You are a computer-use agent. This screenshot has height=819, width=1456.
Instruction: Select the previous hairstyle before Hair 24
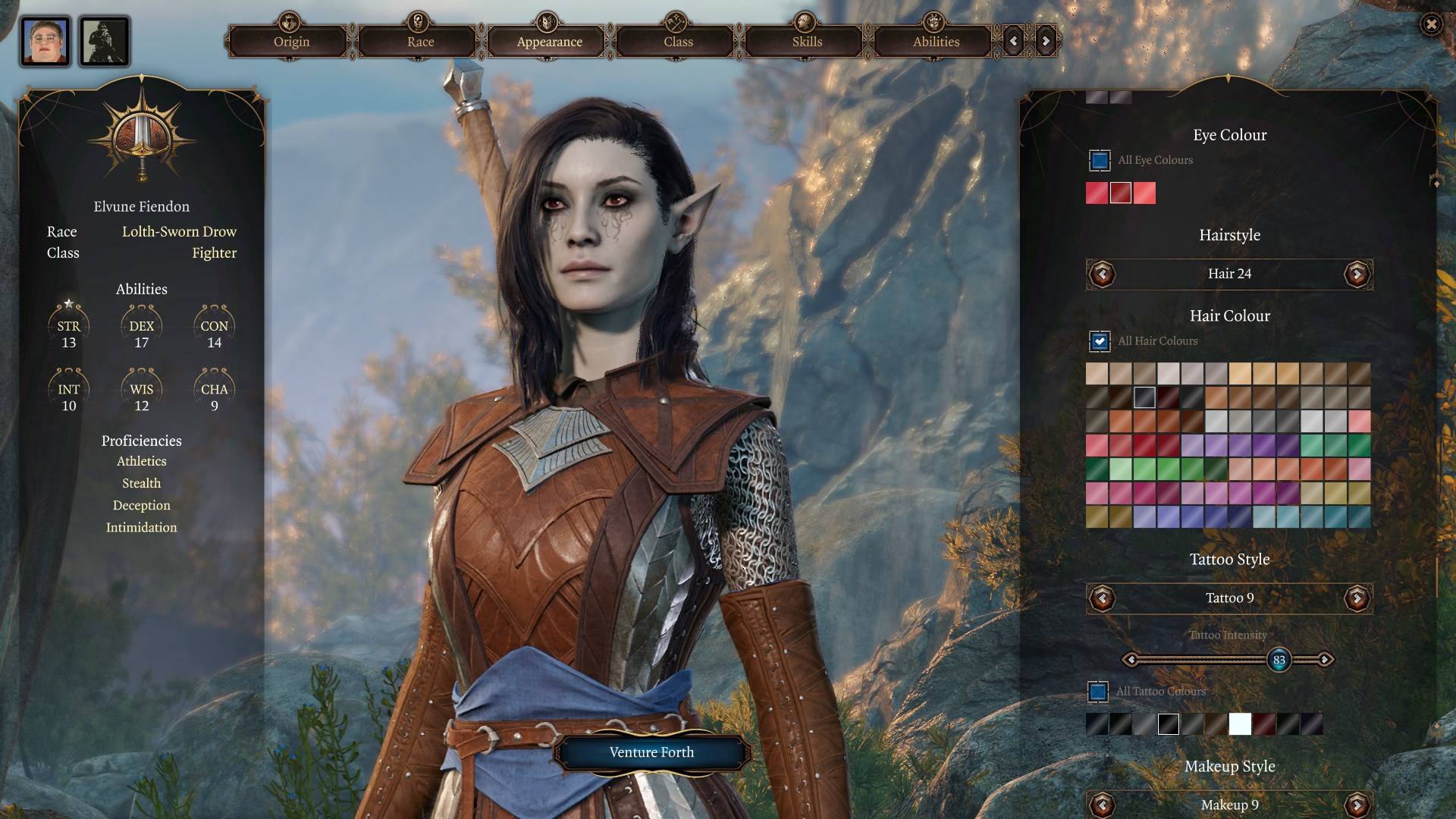pyautogui.click(x=1103, y=274)
